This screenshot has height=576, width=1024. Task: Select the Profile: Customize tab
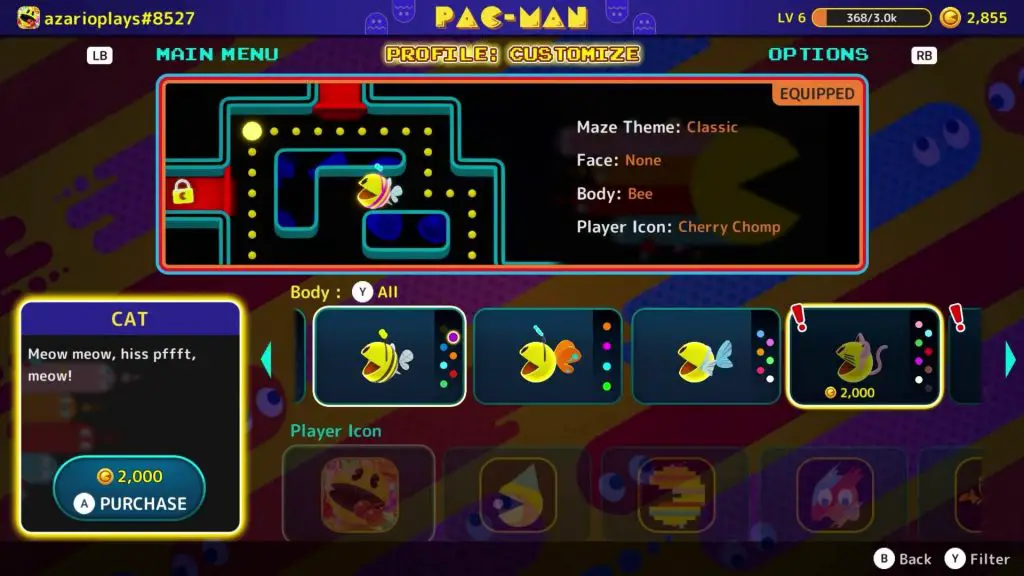[x=512, y=54]
